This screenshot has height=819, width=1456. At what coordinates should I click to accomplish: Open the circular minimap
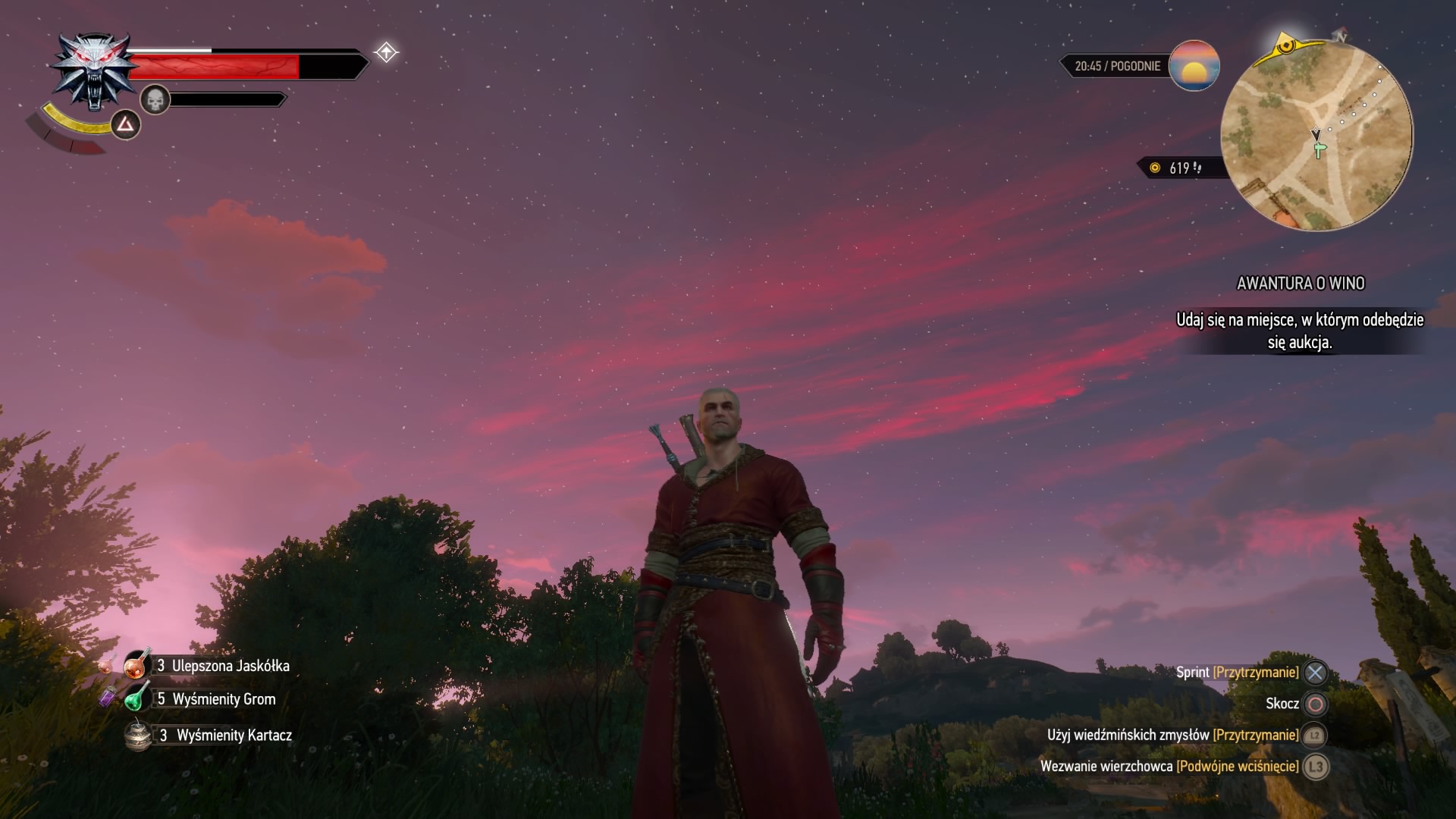click(x=1317, y=136)
